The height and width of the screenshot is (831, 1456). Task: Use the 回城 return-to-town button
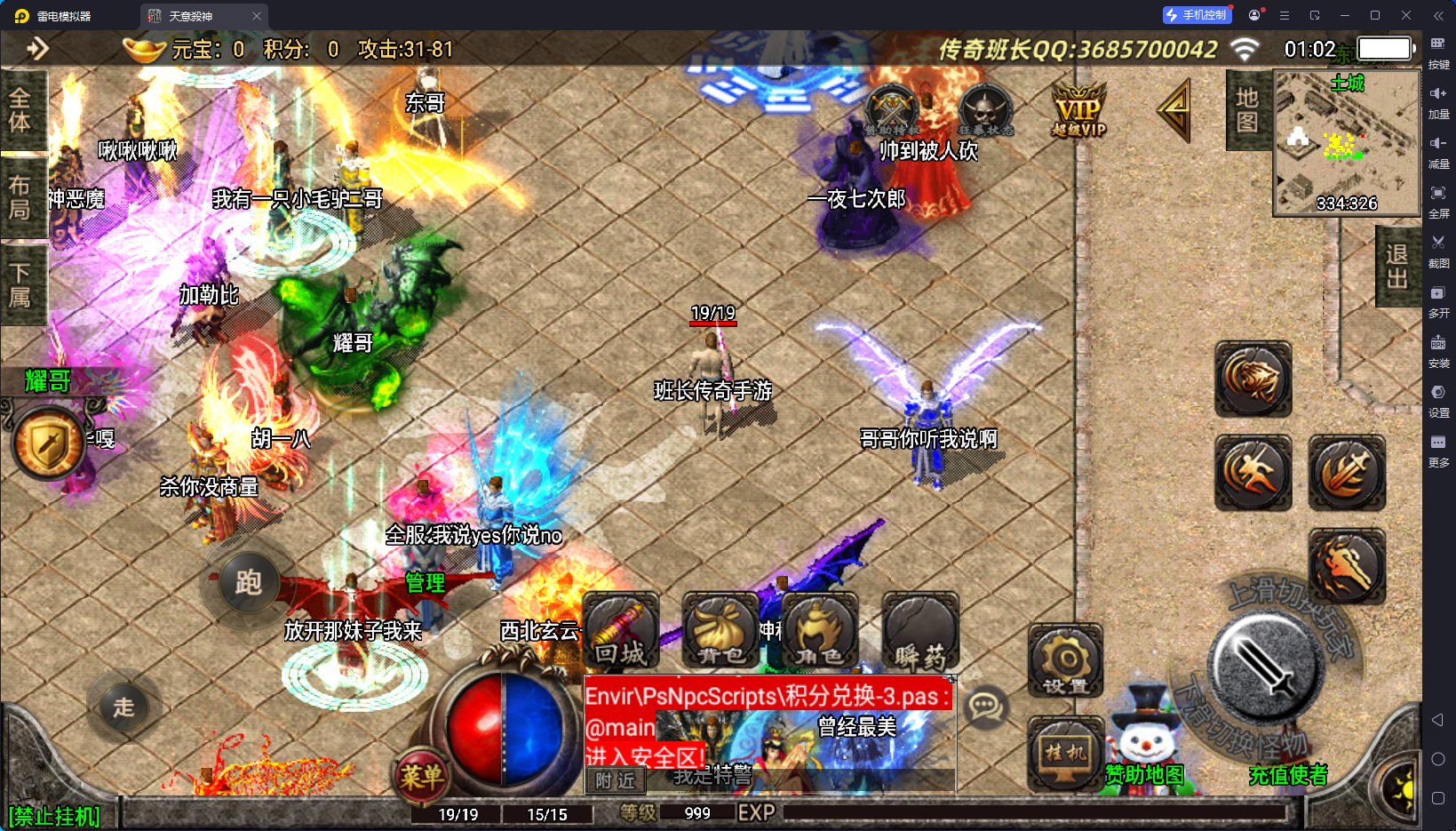[x=621, y=630]
